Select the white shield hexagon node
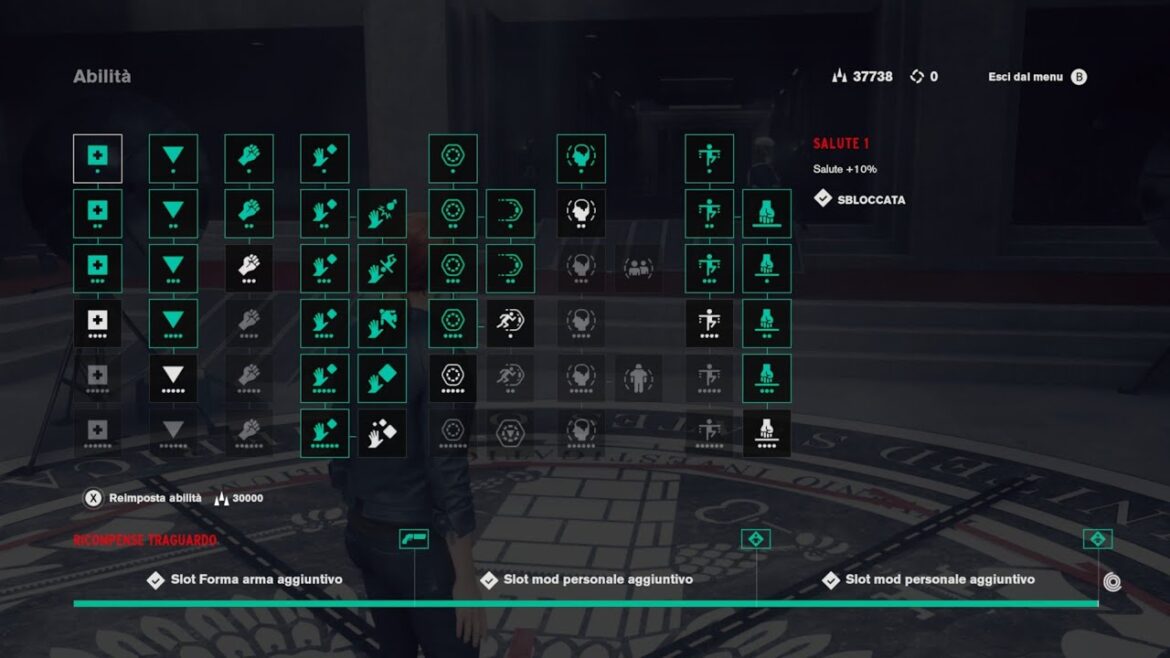This screenshot has width=1170, height=658. [453, 378]
